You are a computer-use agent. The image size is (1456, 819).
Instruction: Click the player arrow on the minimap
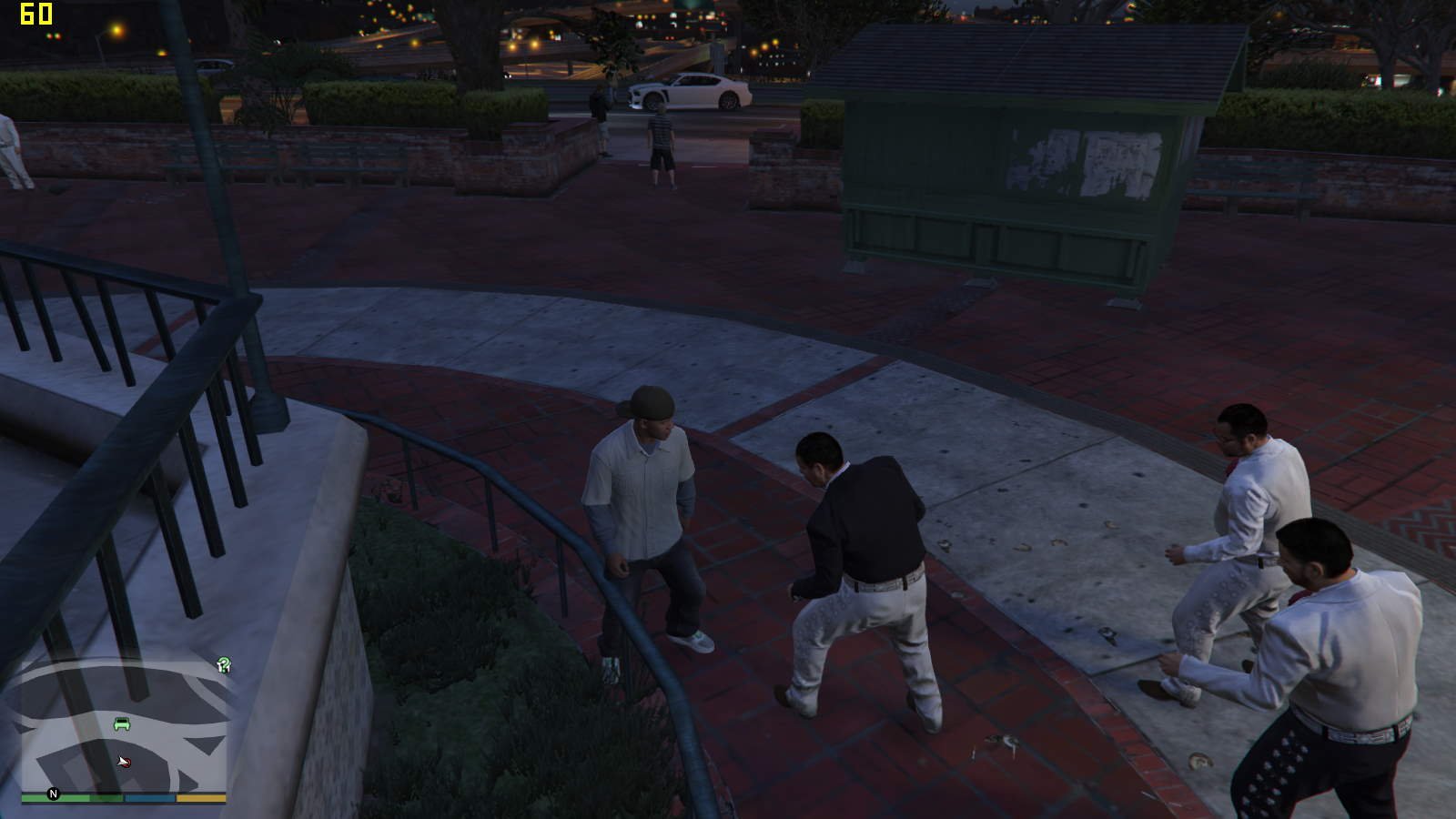pyautogui.click(x=124, y=761)
